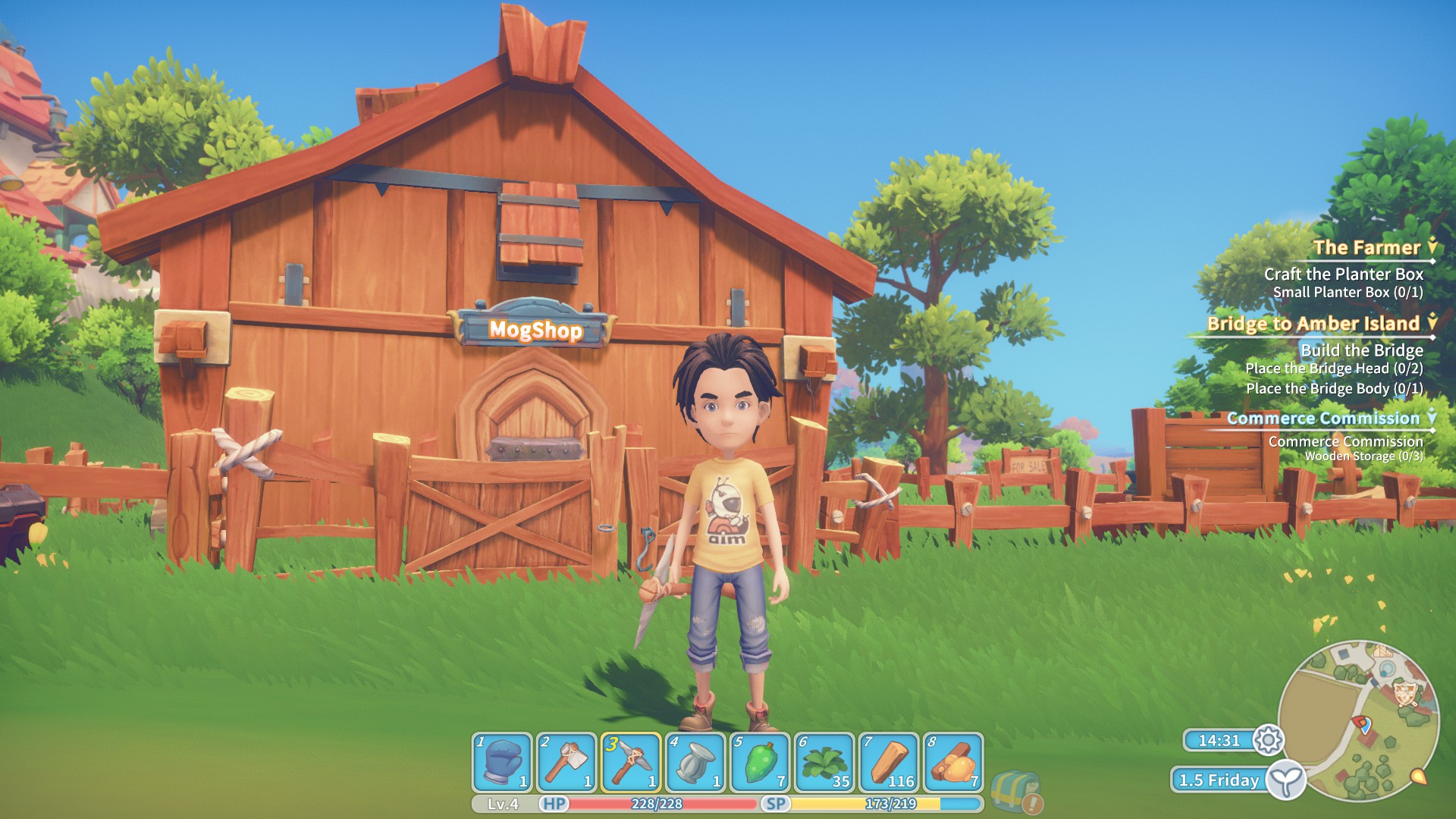Click the sun icon beside the clock

tap(1268, 739)
